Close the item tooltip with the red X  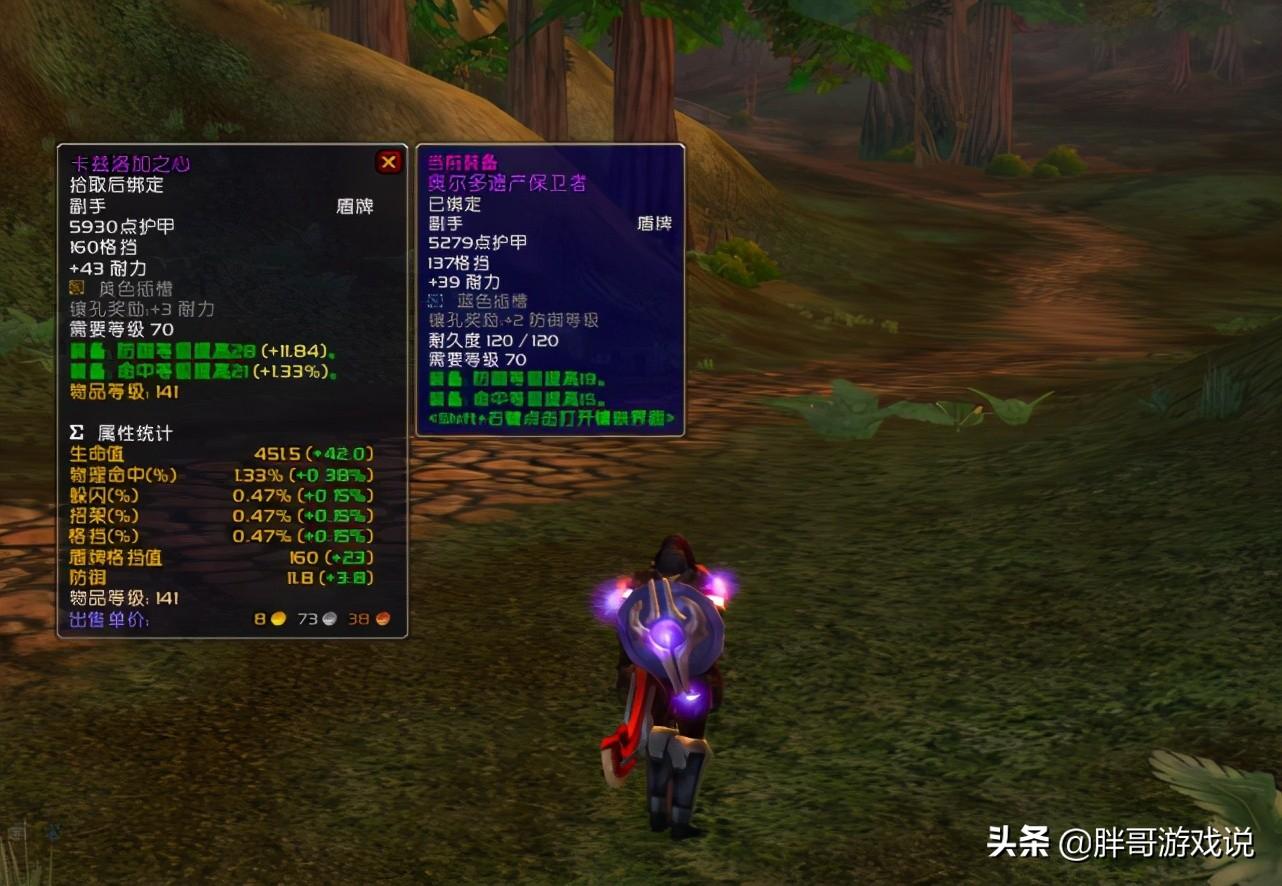pyautogui.click(x=389, y=162)
